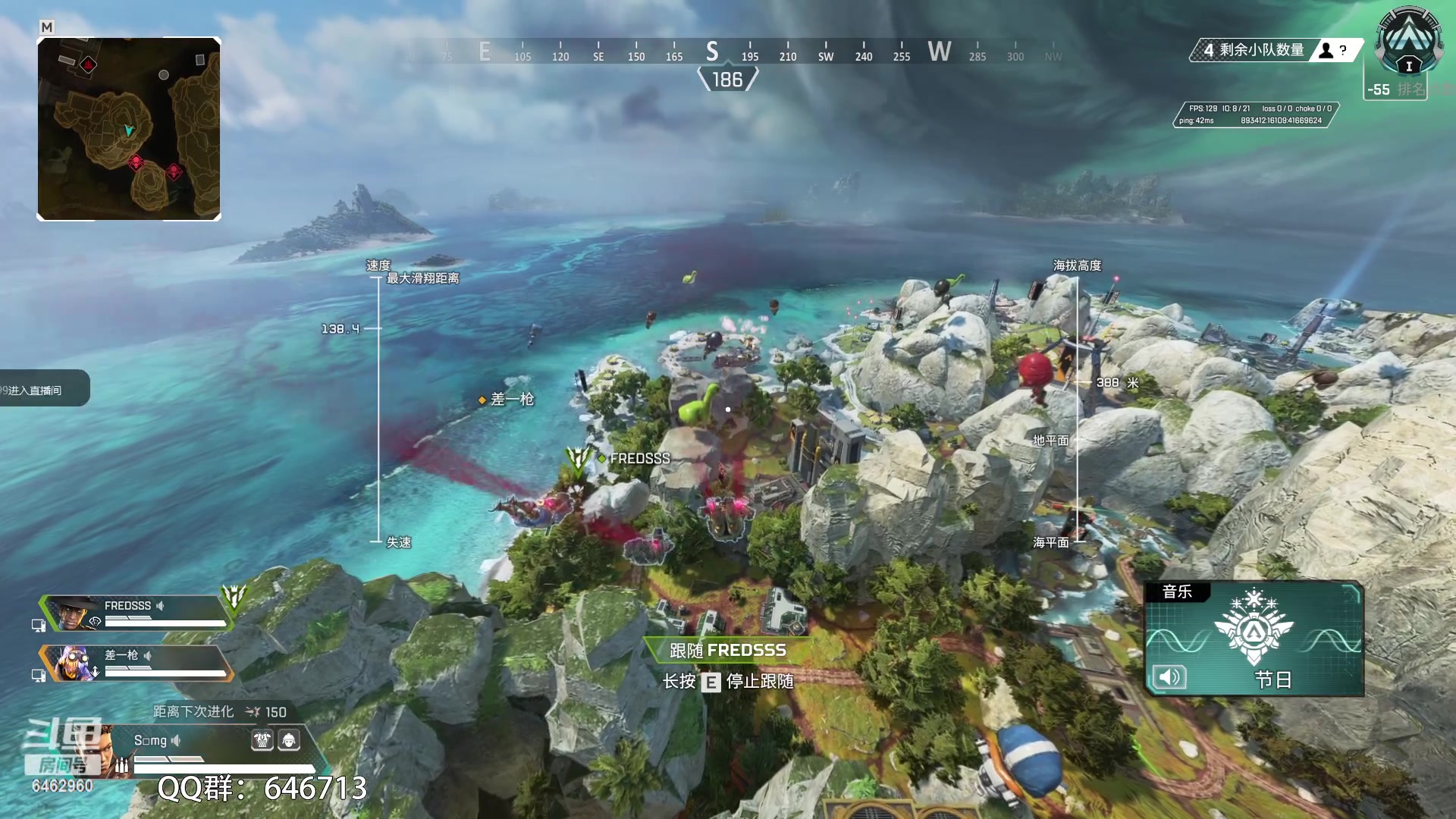Click the speaker icon on the music panel
This screenshot has height=819, width=1456.
point(1169,677)
